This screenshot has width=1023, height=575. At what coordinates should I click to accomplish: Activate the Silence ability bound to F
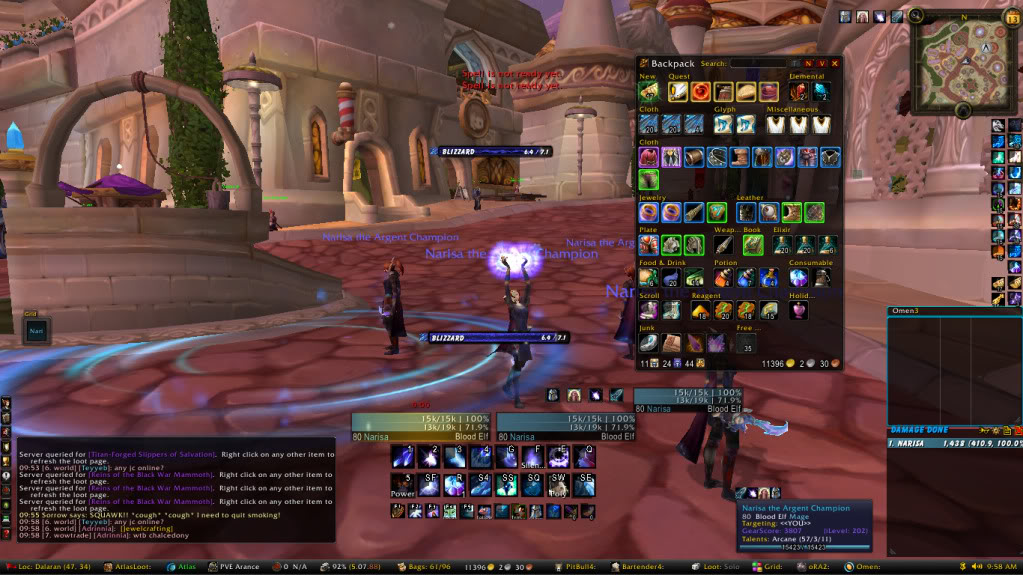coord(532,457)
